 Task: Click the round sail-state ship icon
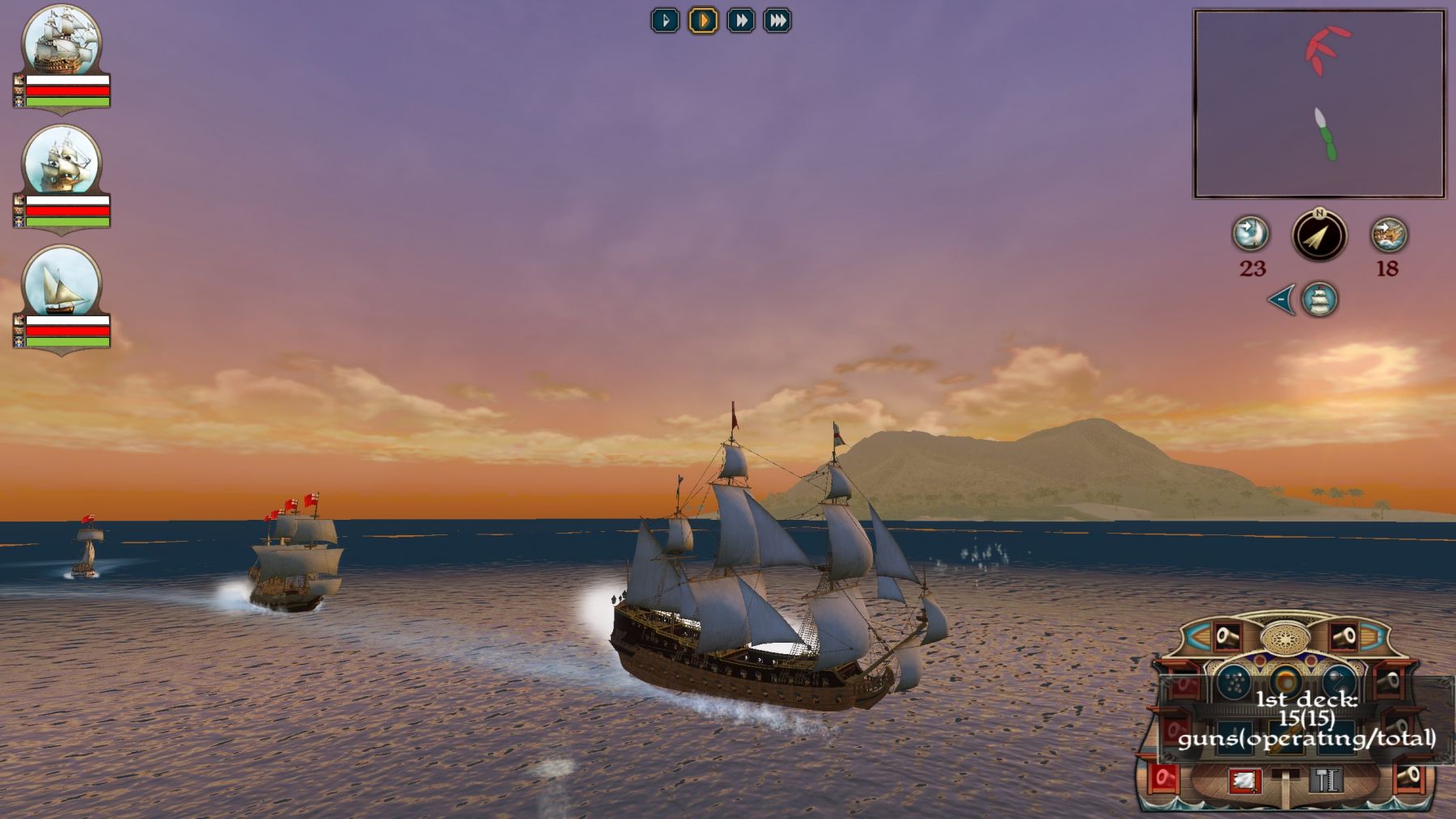tap(1319, 300)
